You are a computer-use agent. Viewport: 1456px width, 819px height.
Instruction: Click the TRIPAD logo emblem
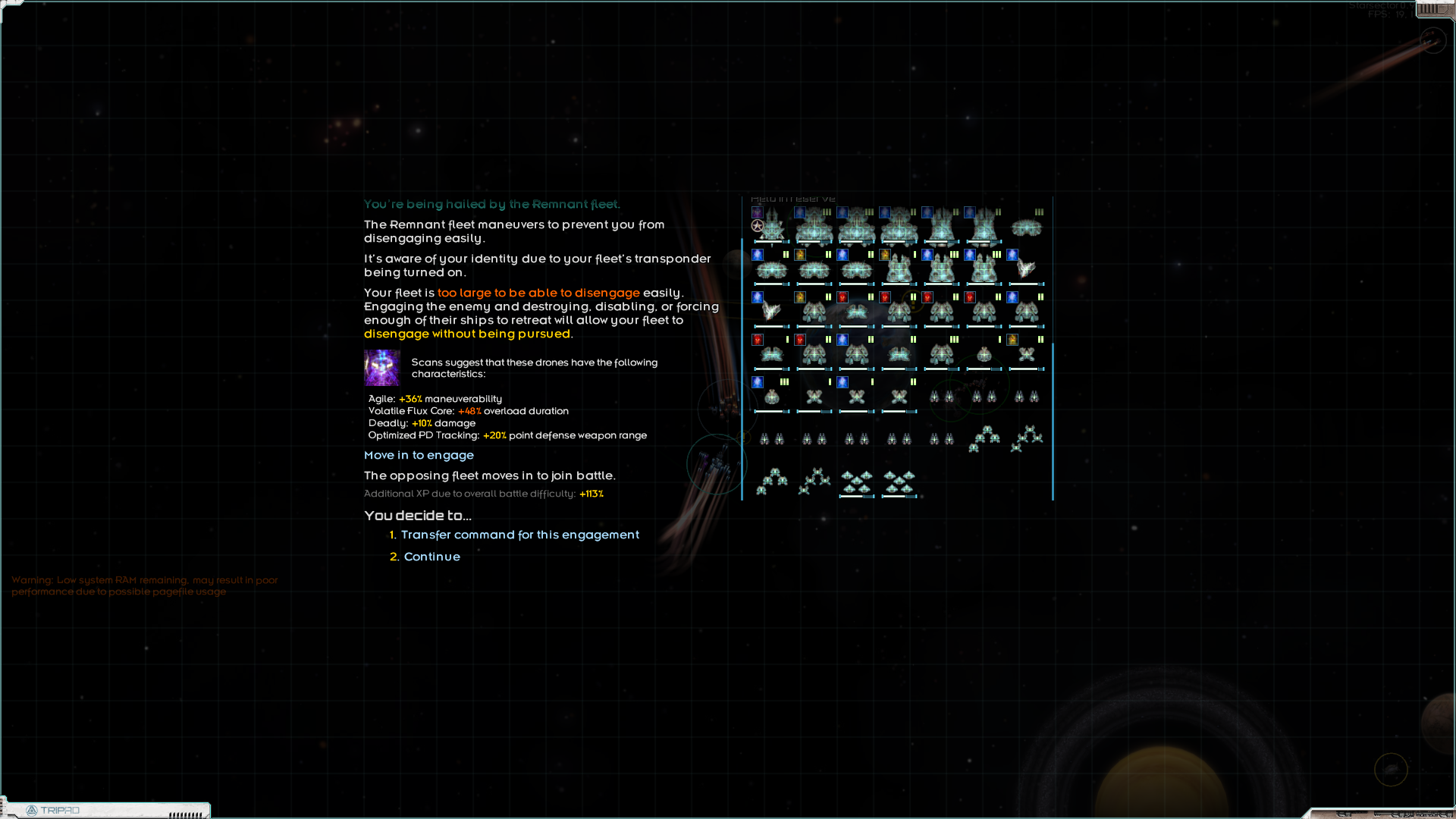pos(32,810)
